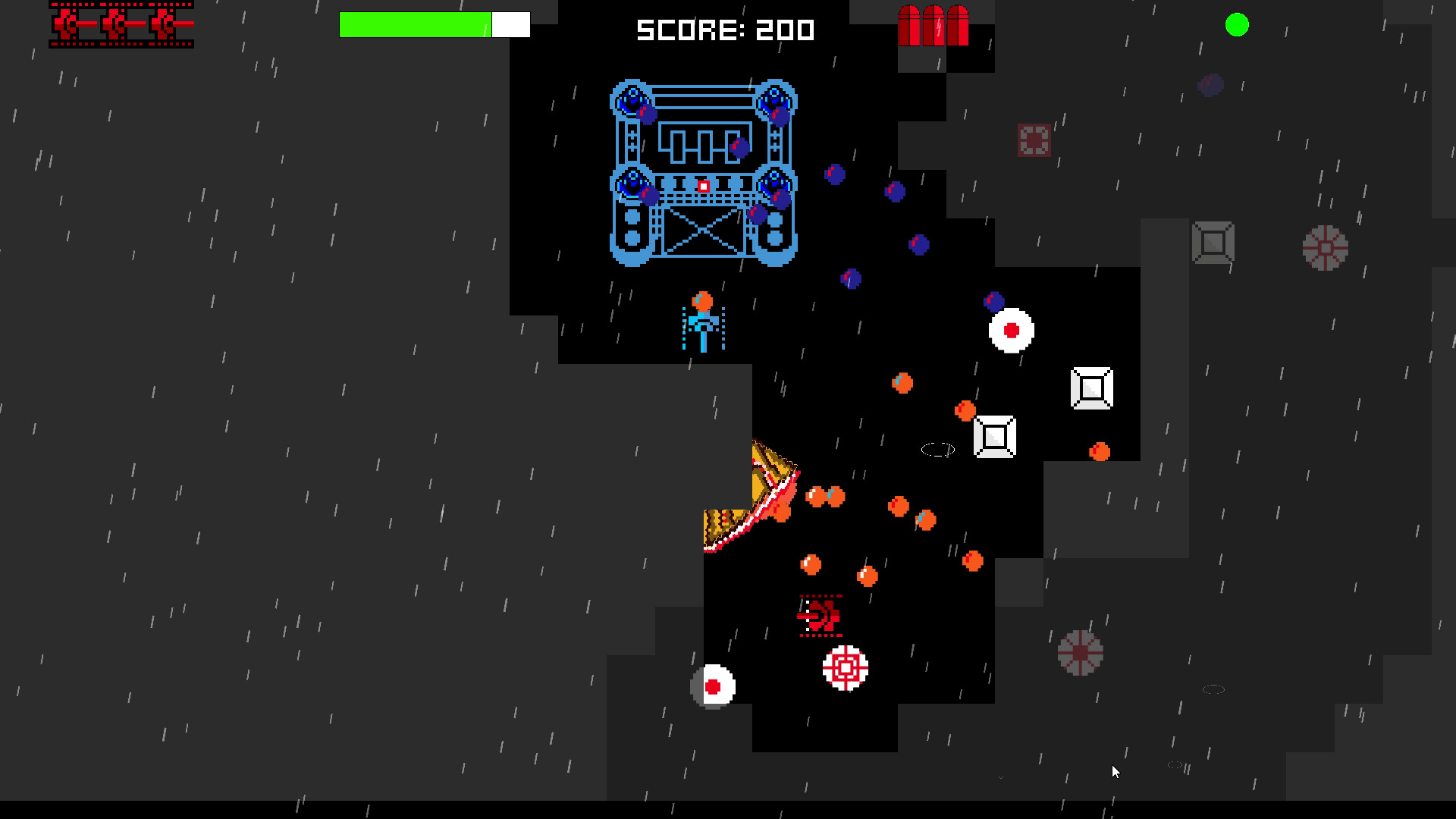Click the dark hole ellipse near the white blocks
Viewport: 1456px width, 819px height.
pyautogui.click(x=937, y=449)
